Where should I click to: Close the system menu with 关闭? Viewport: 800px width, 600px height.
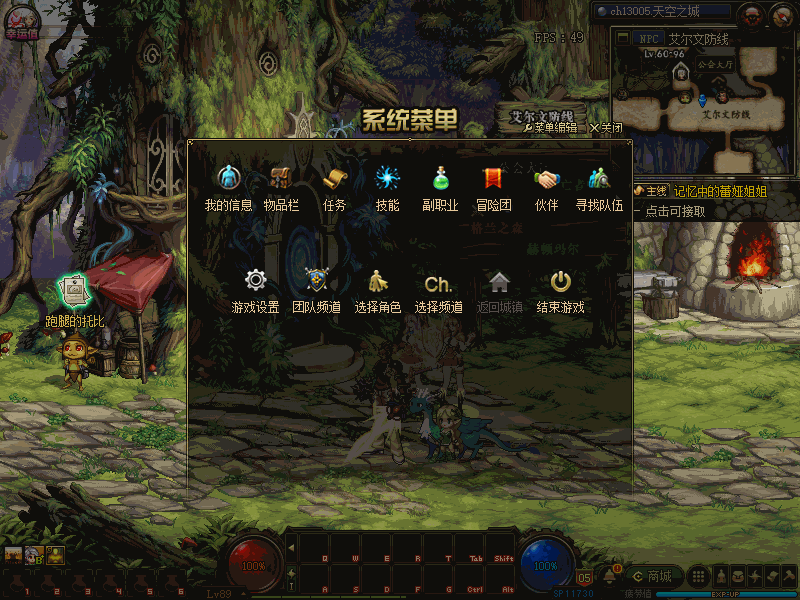pos(606,128)
